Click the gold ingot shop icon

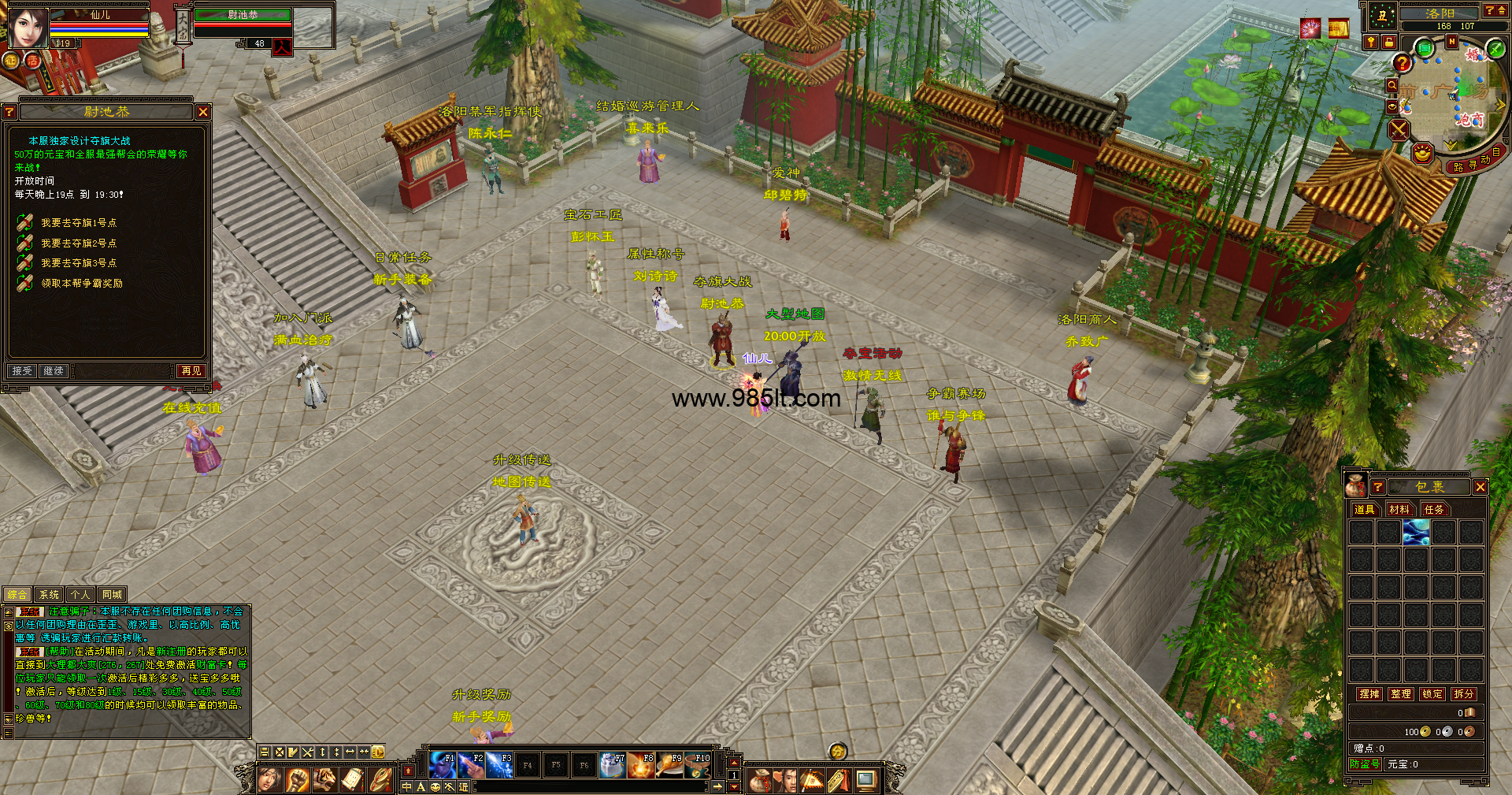click(1422, 153)
